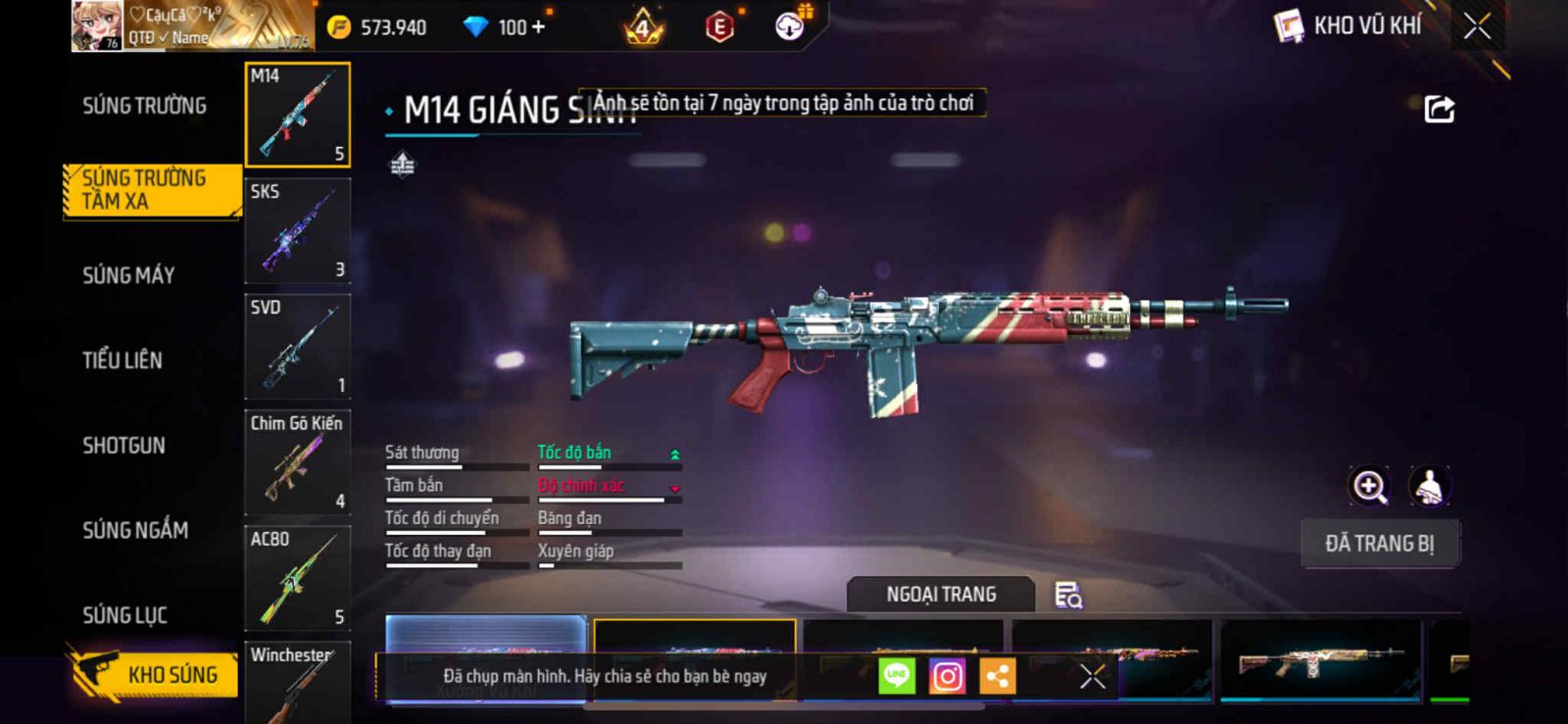Image resolution: width=1568 pixels, height=724 pixels.
Task: Choose the SHOTGUN category
Action: pos(123,446)
